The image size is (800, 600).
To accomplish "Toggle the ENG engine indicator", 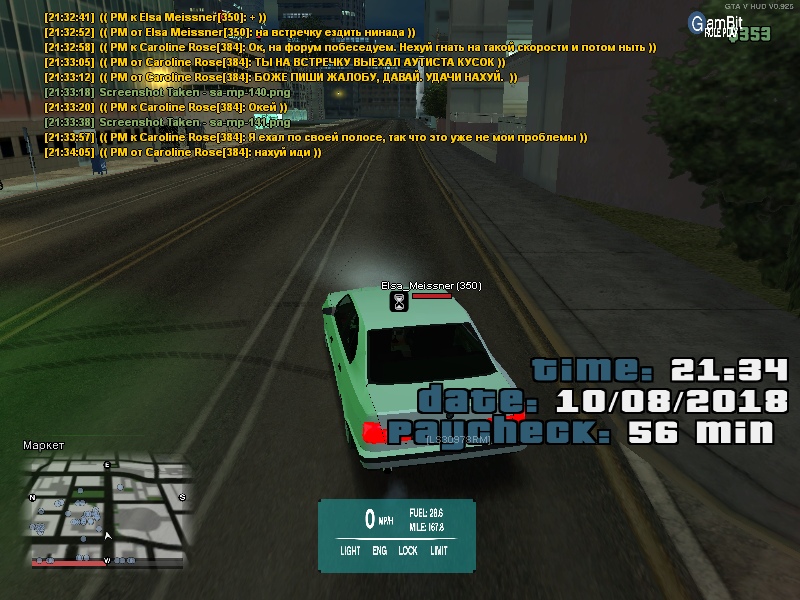I will pyautogui.click(x=380, y=550).
